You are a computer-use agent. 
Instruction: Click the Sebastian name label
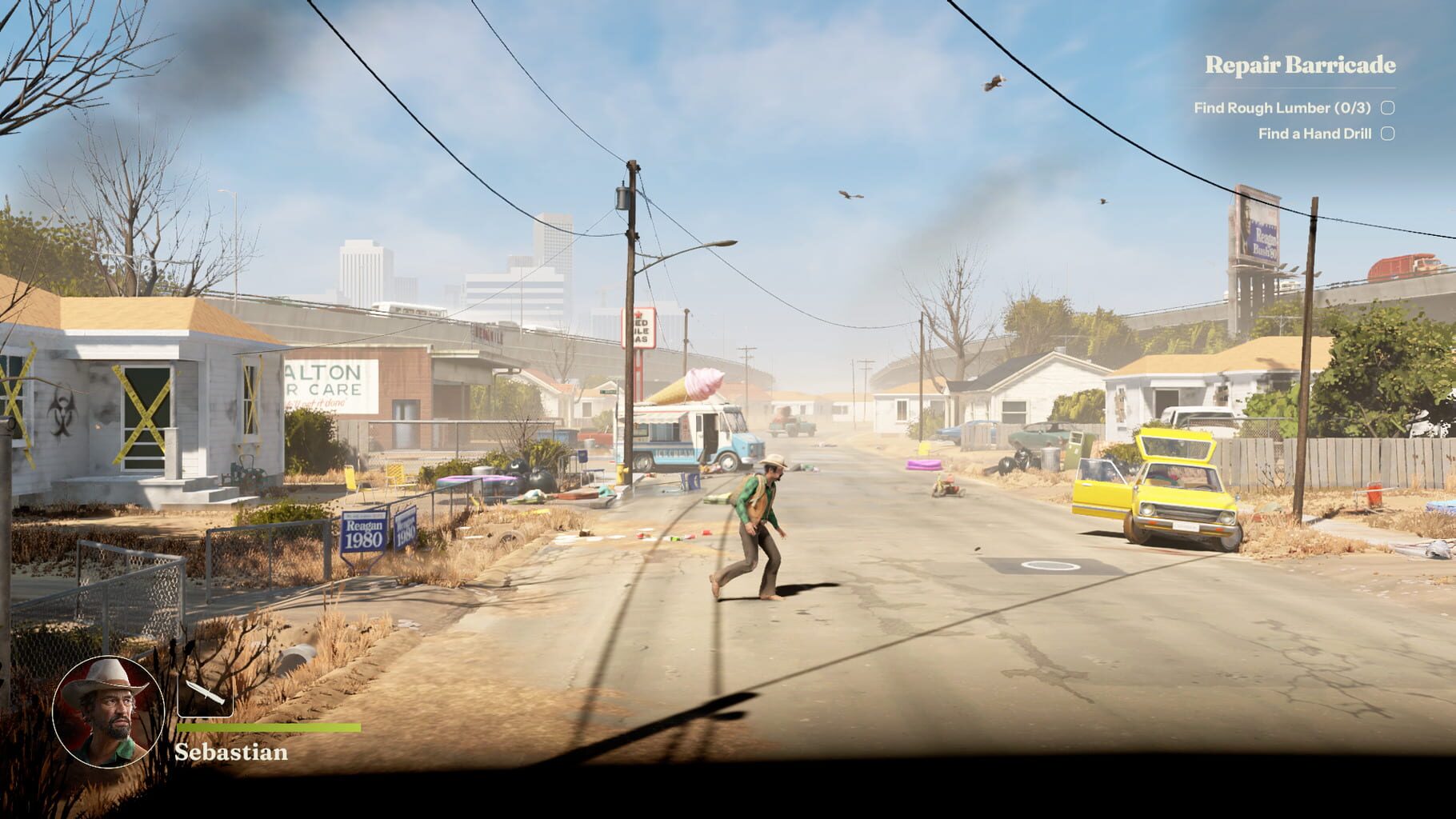tap(230, 753)
